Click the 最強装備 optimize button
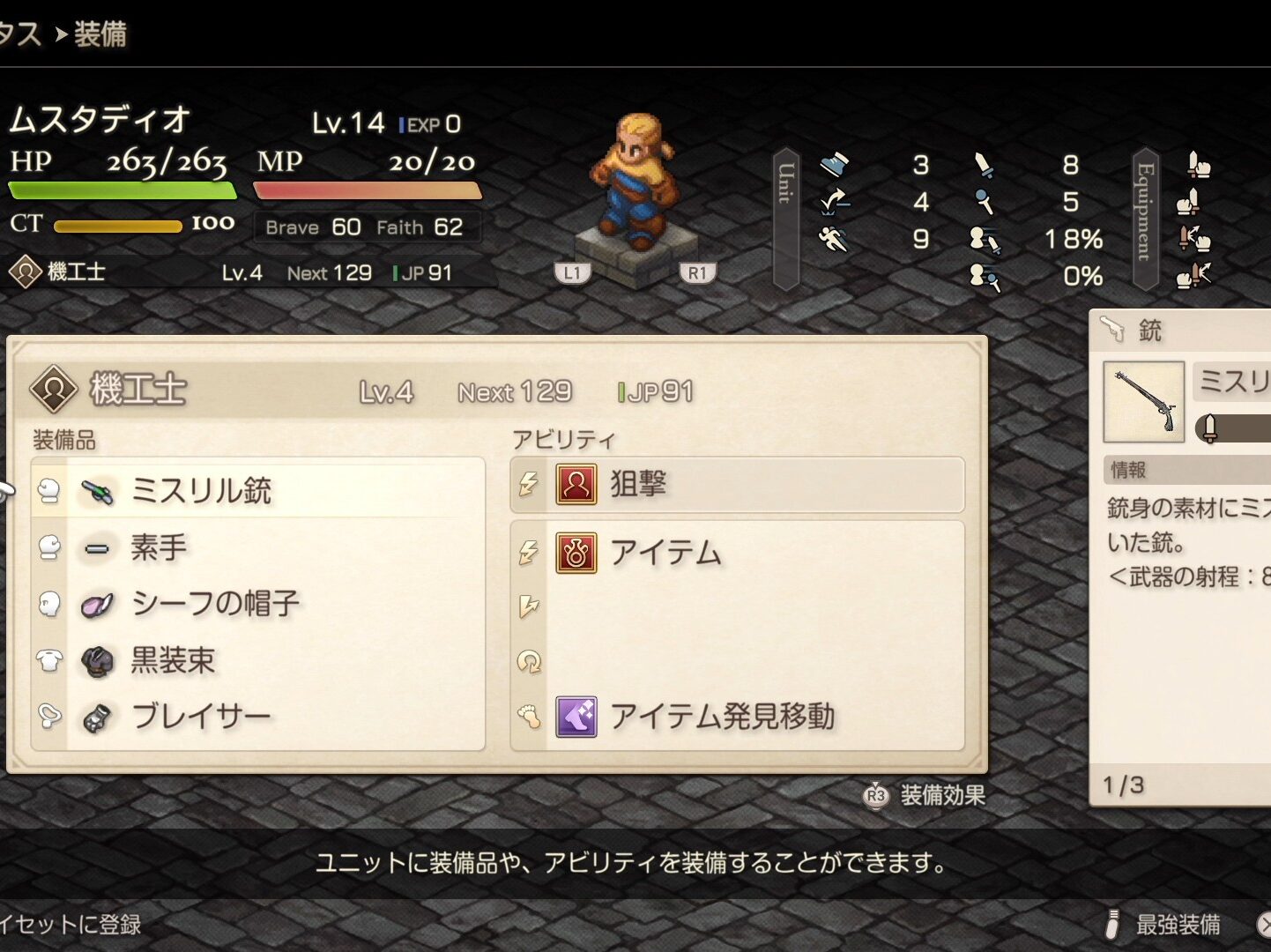1271x952 pixels. (x=1165, y=924)
